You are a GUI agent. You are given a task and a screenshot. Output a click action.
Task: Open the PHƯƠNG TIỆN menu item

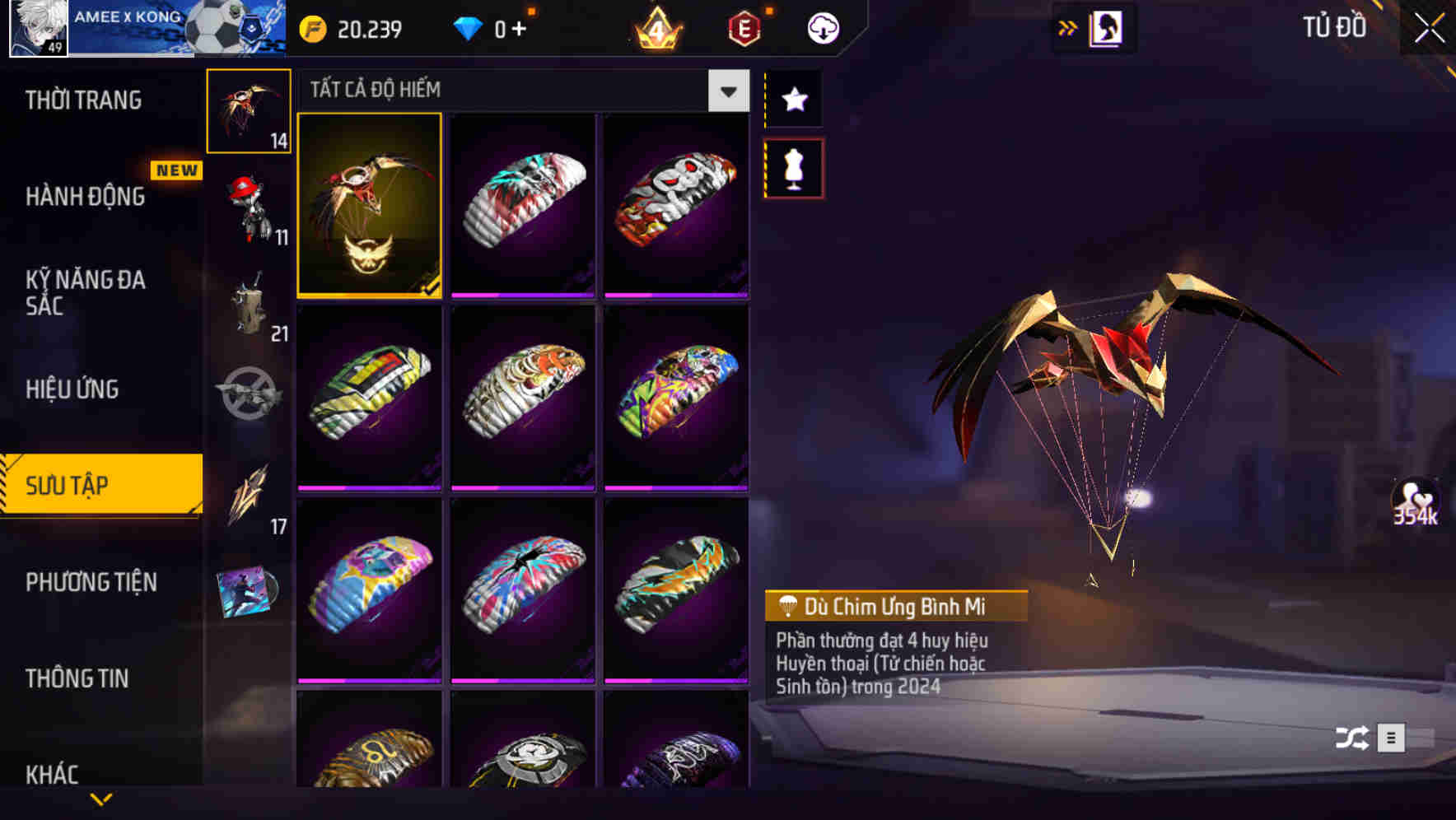coord(91,582)
